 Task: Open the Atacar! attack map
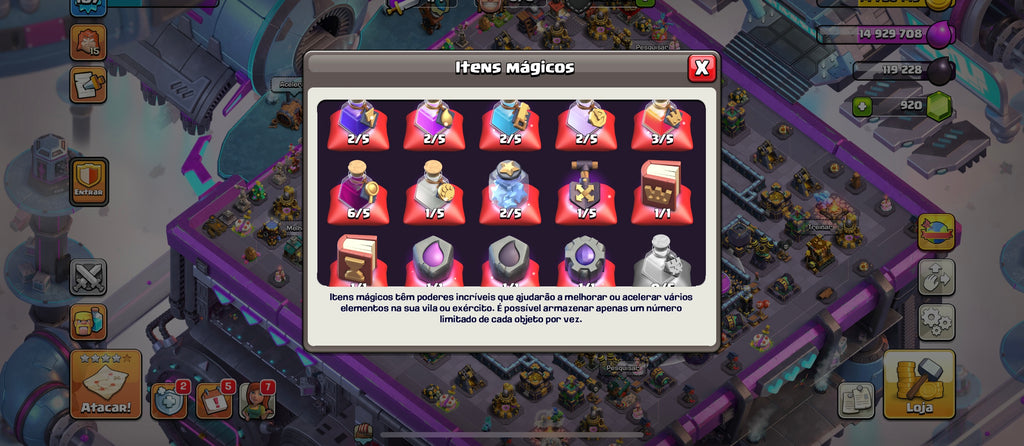[x=105, y=384]
